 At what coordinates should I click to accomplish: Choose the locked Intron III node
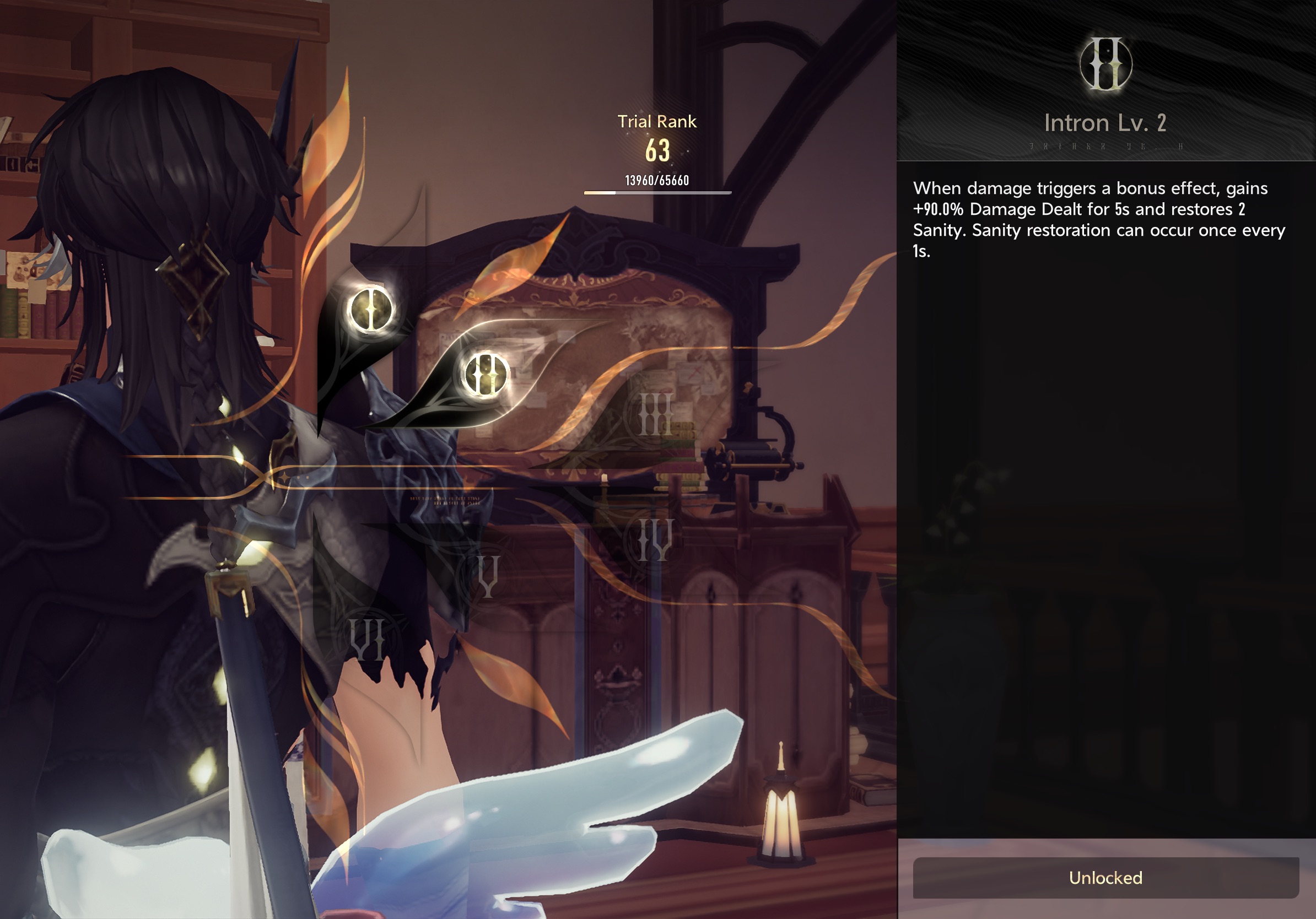[656, 414]
